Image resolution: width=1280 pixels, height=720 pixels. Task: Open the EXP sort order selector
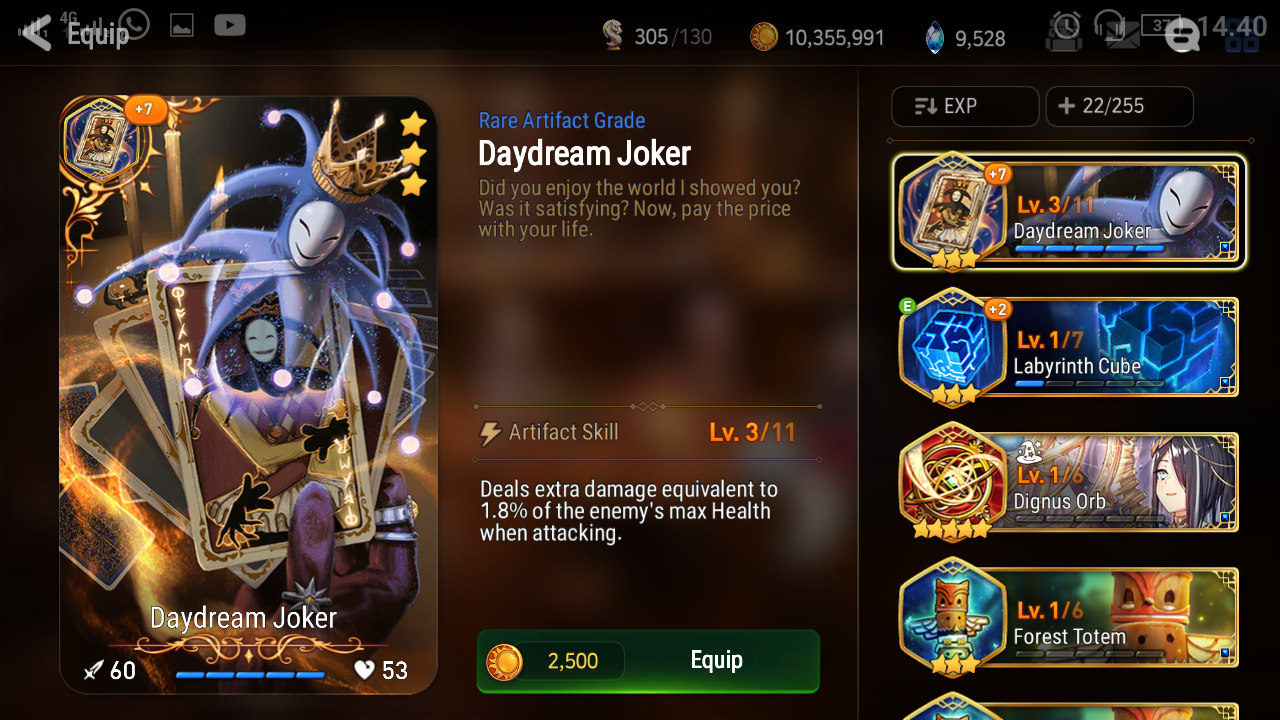(x=964, y=106)
